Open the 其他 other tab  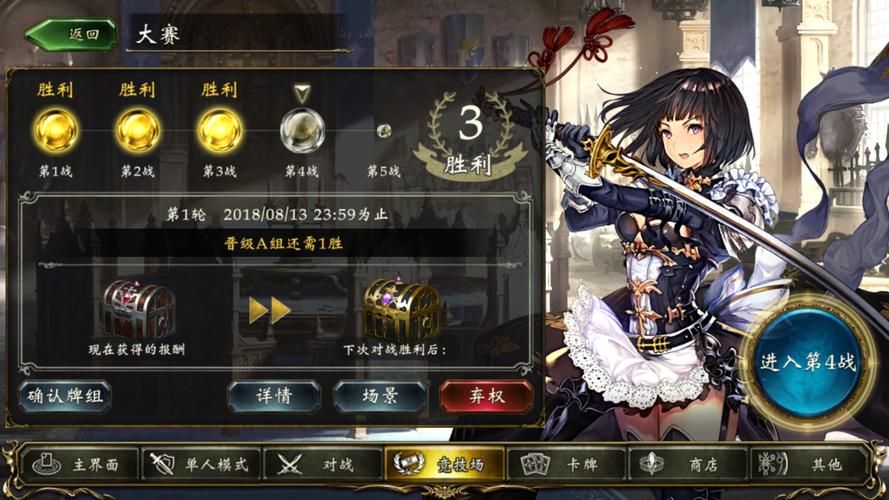pos(812,464)
